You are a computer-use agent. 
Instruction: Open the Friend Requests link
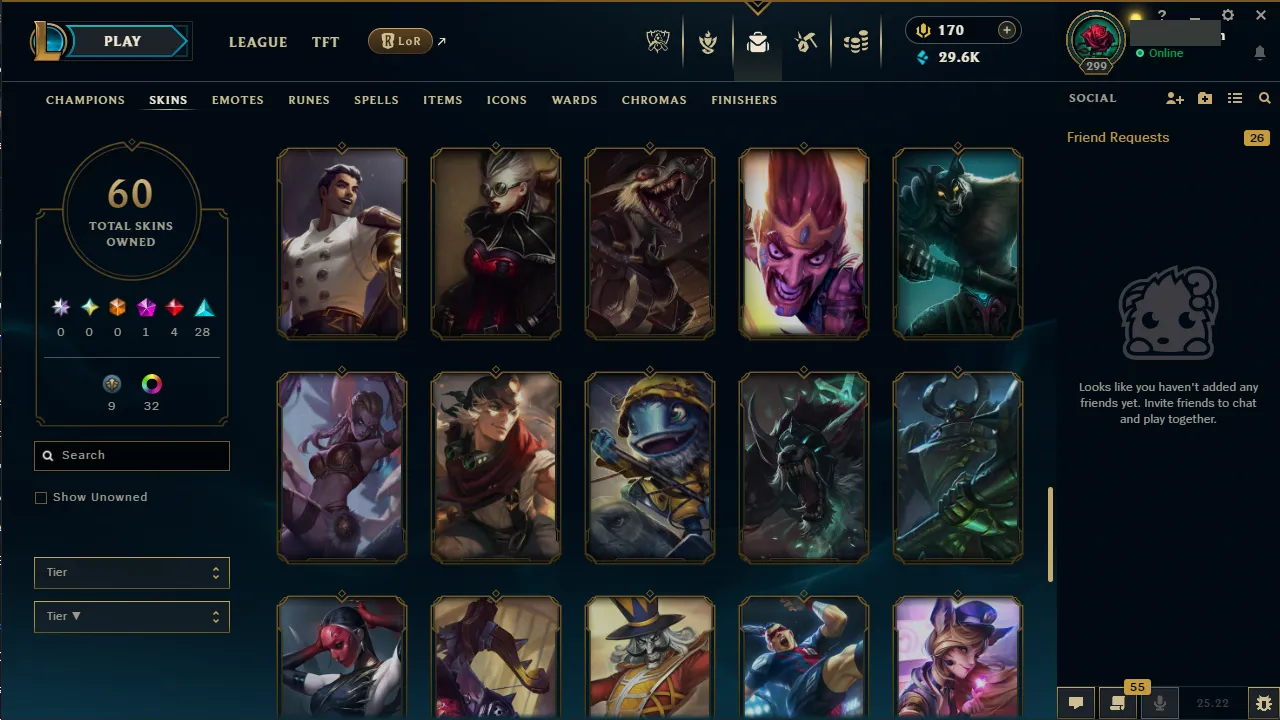pos(1117,137)
